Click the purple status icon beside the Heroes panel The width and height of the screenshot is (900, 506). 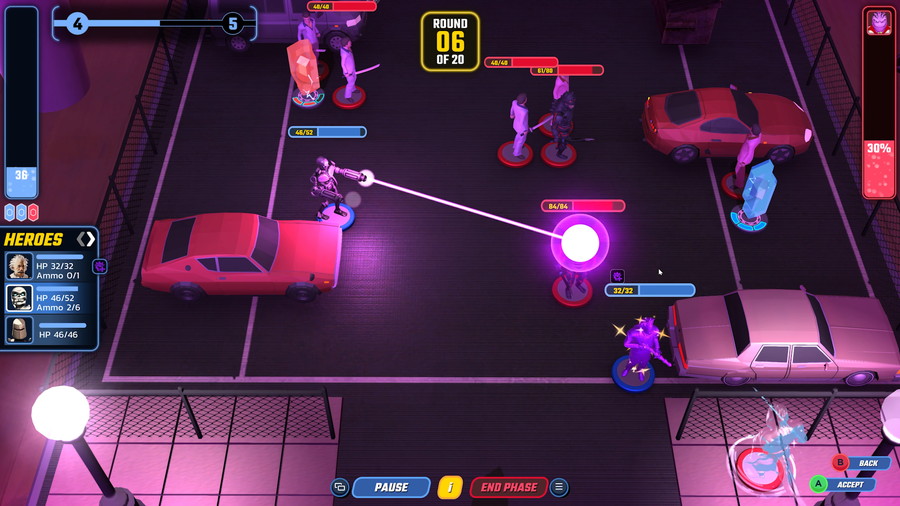pos(100,266)
